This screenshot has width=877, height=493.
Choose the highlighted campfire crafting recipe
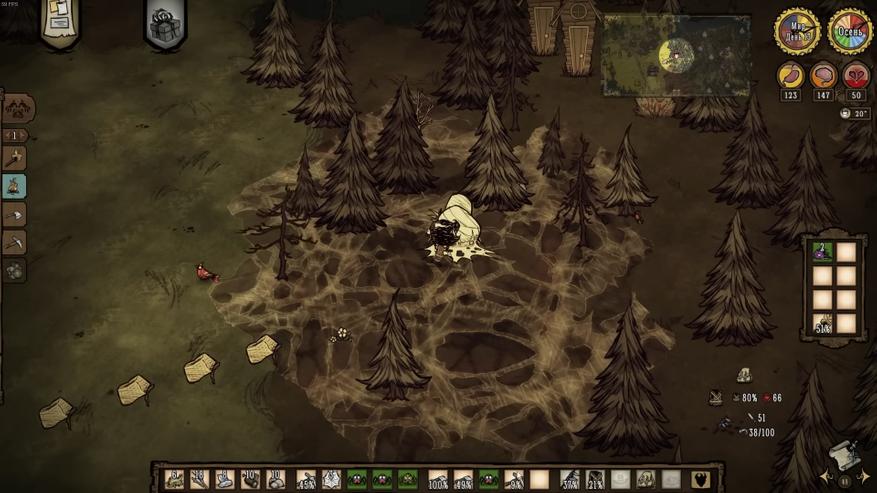click(x=15, y=186)
